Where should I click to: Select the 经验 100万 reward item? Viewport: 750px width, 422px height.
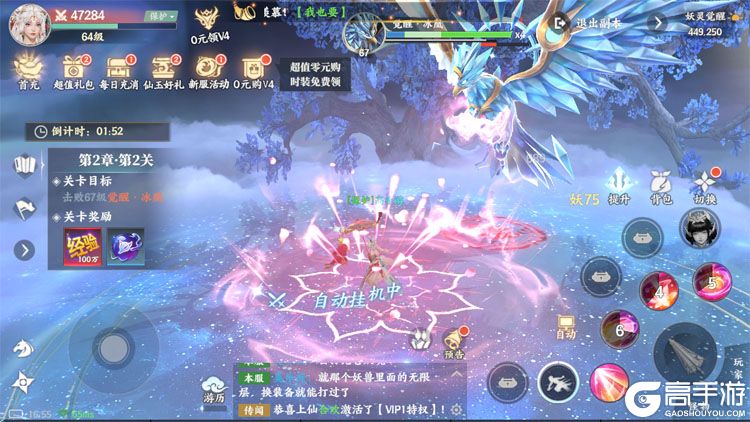(x=82, y=247)
